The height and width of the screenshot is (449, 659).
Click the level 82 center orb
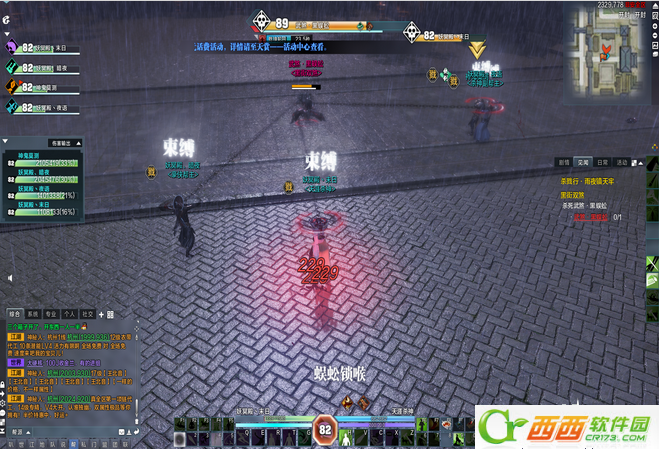coord(324,430)
